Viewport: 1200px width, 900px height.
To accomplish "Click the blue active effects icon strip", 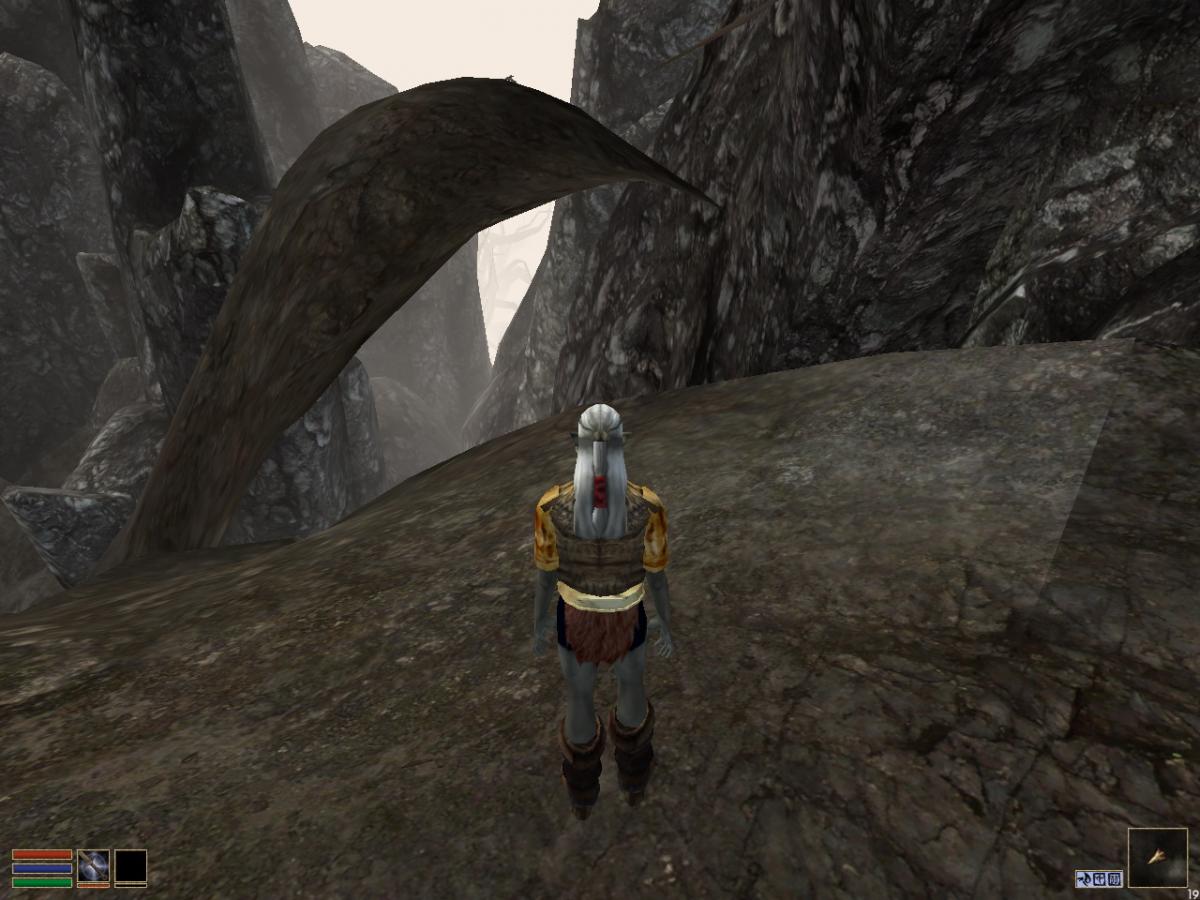I will [1099, 879].
